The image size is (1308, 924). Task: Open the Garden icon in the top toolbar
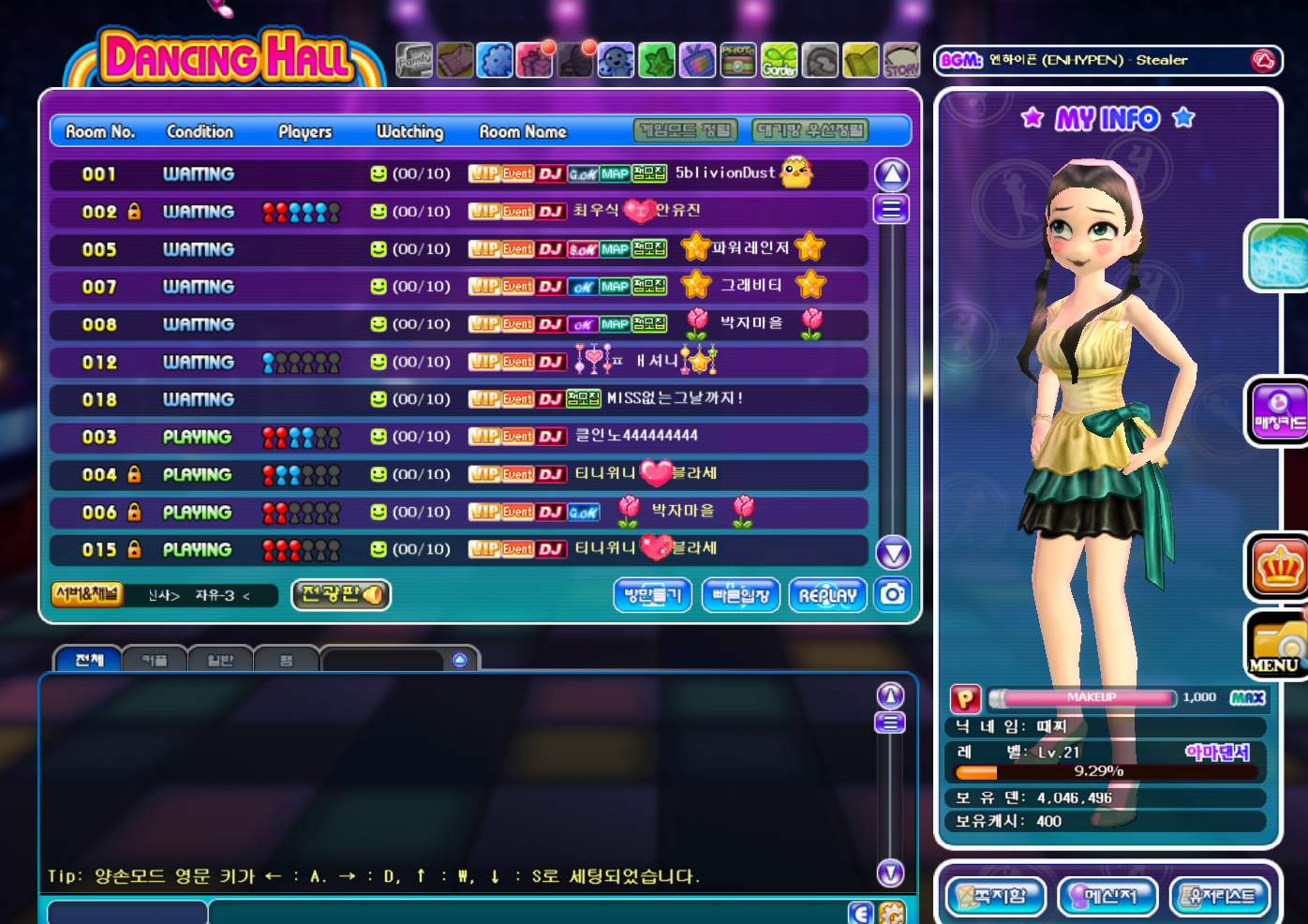pyautogui.click(x=779, y=61)
